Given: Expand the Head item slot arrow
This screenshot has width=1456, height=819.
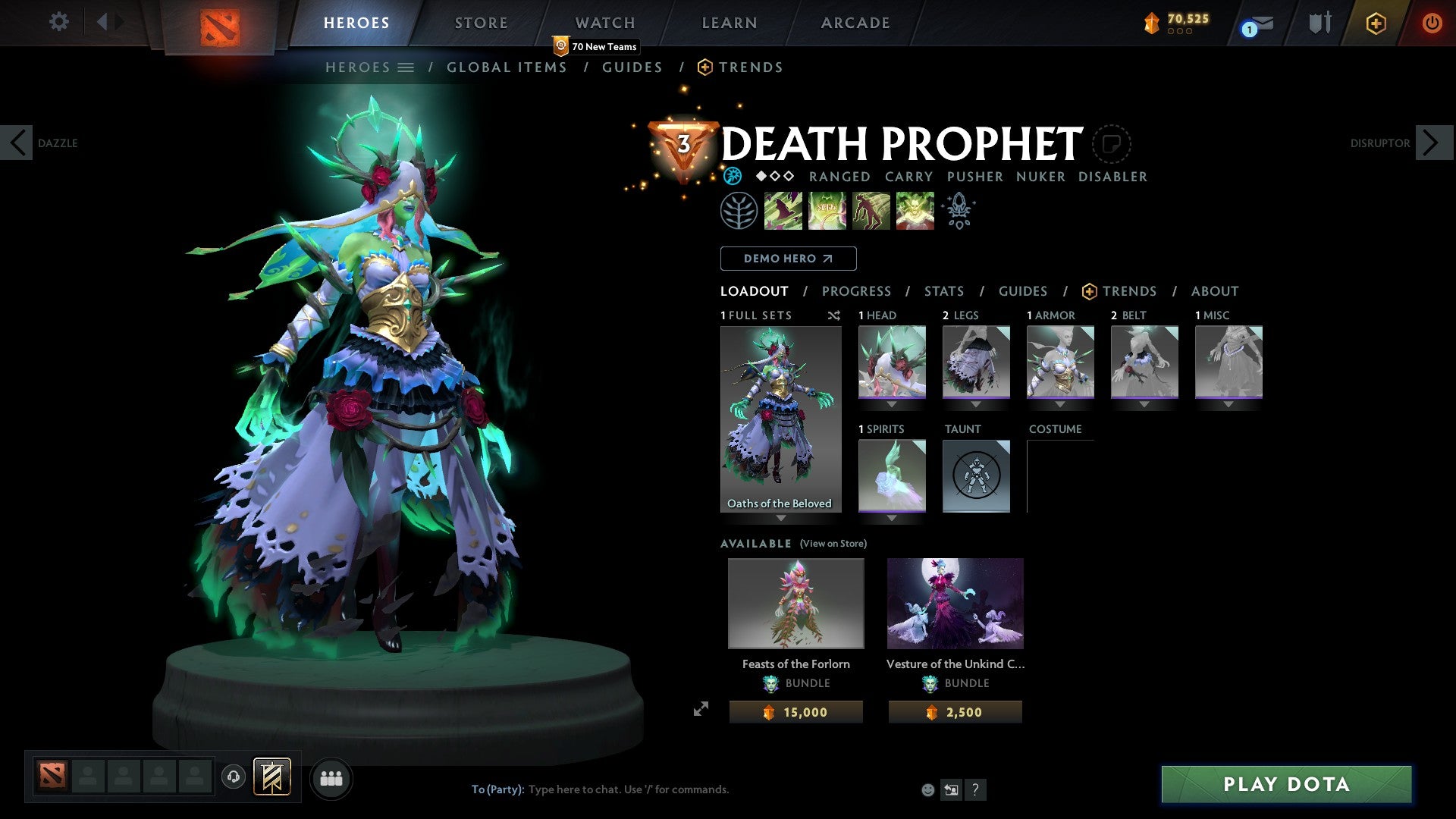Looking at the screenshot, I should pos(891,404).
